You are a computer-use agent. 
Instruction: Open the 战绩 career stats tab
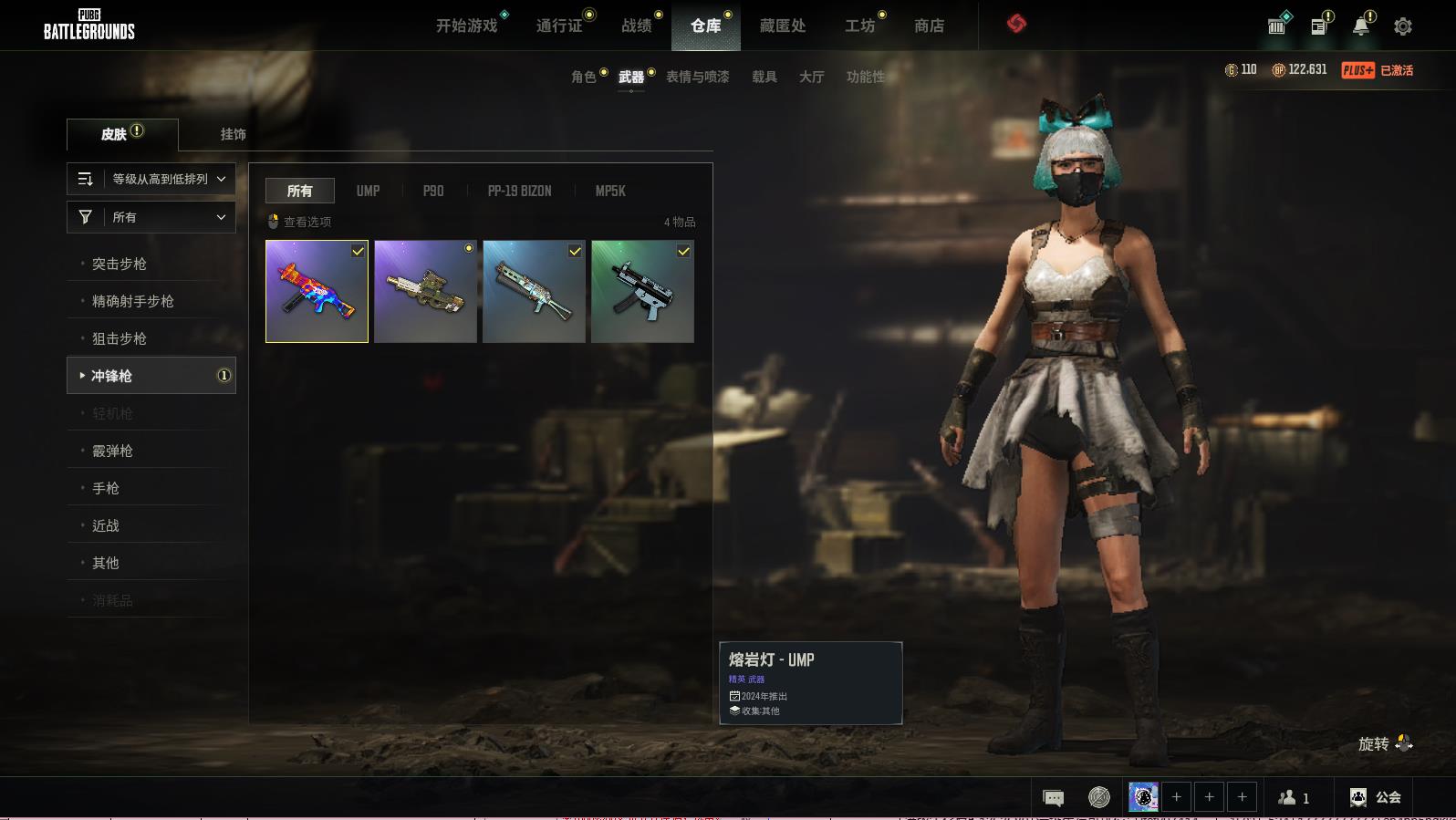[636, 26]
